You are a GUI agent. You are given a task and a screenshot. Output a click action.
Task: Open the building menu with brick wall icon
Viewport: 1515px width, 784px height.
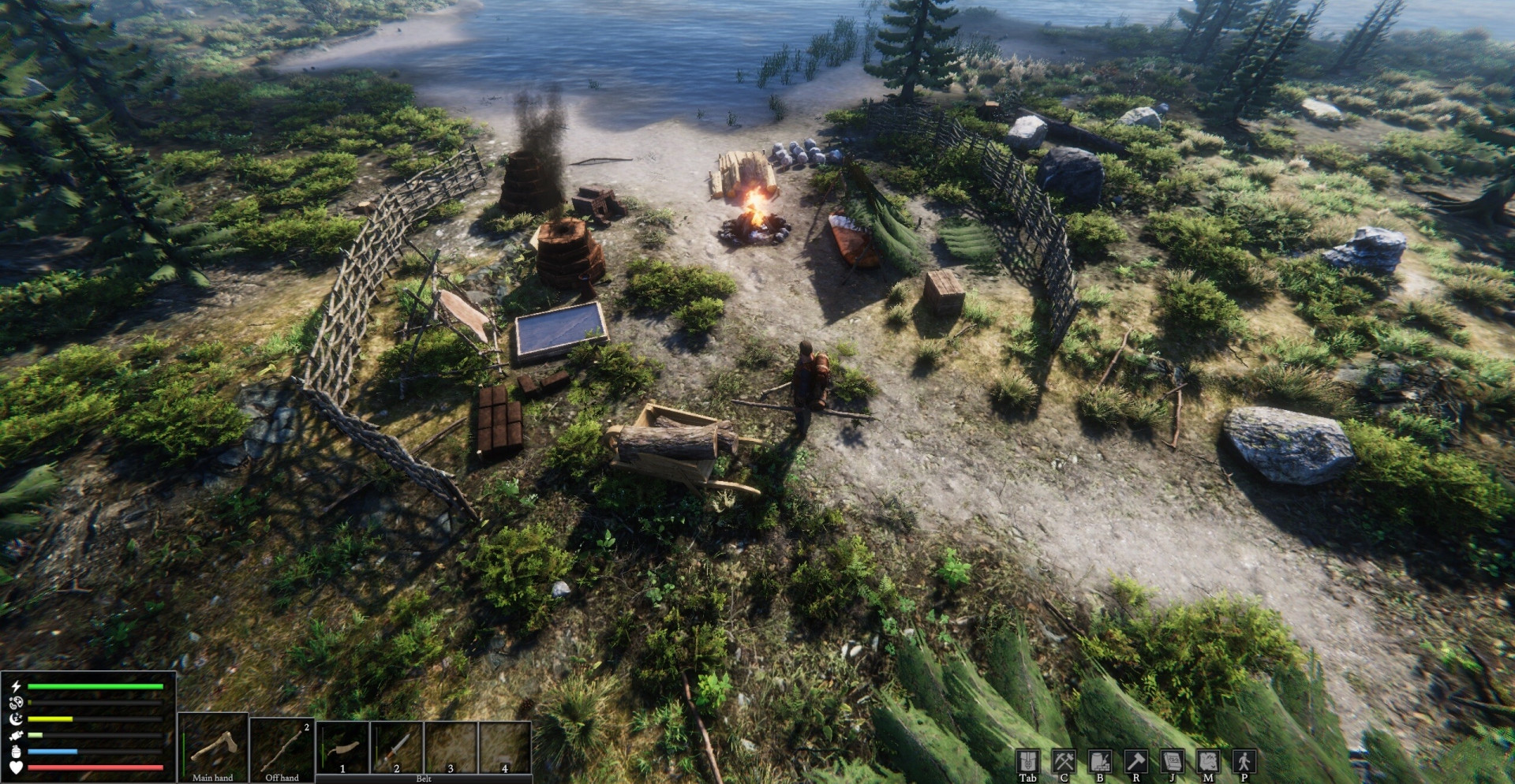point(1100,761)
